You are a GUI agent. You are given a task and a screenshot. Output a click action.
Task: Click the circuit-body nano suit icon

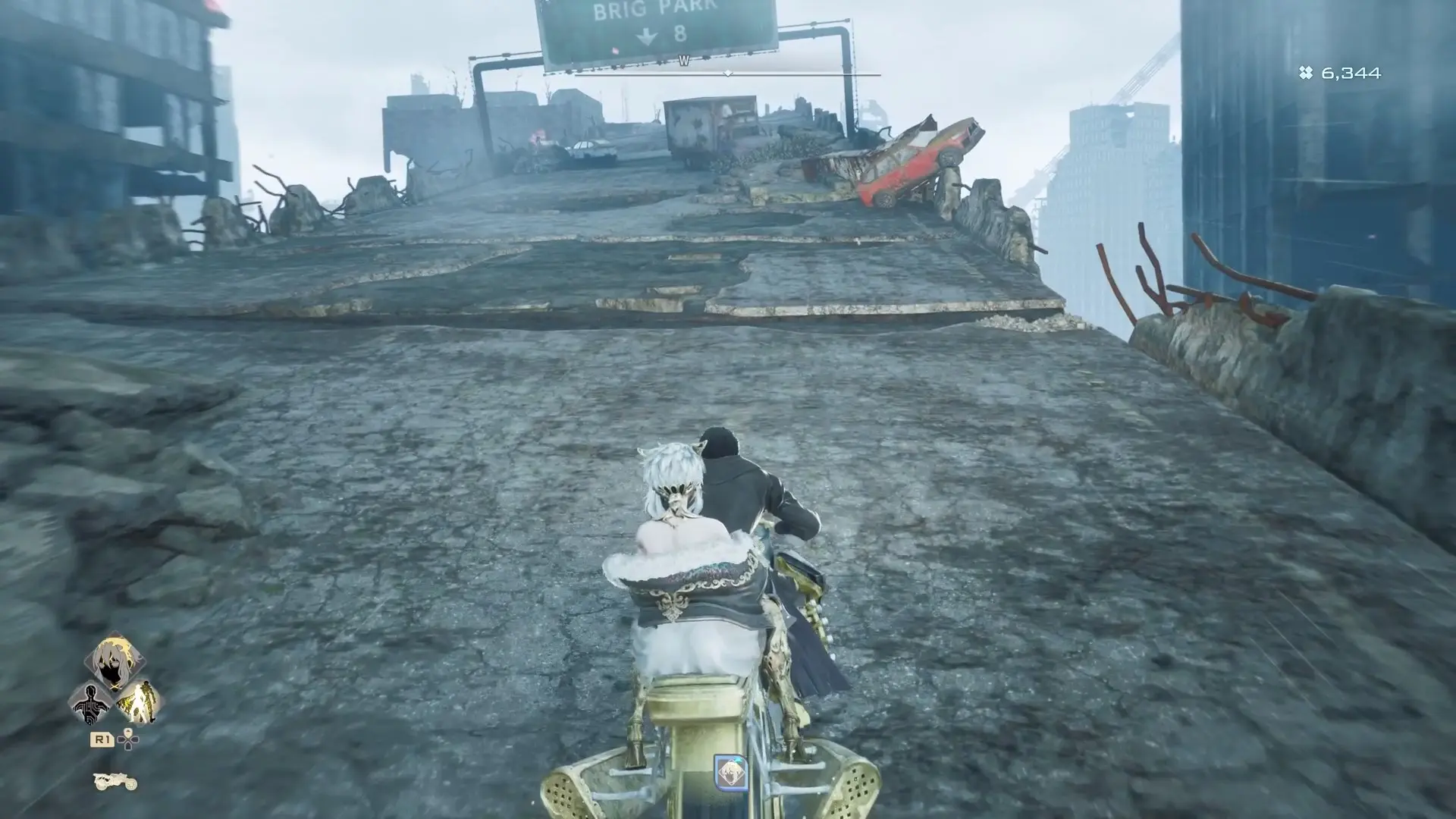click(91, 704)
